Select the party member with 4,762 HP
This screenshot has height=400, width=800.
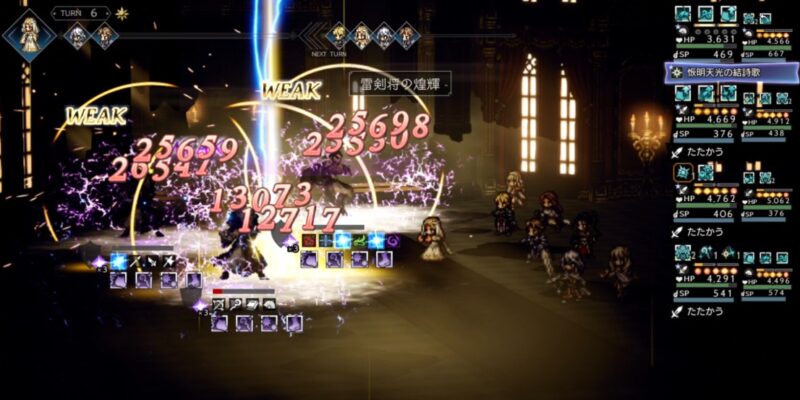click(x=706, y=198)
